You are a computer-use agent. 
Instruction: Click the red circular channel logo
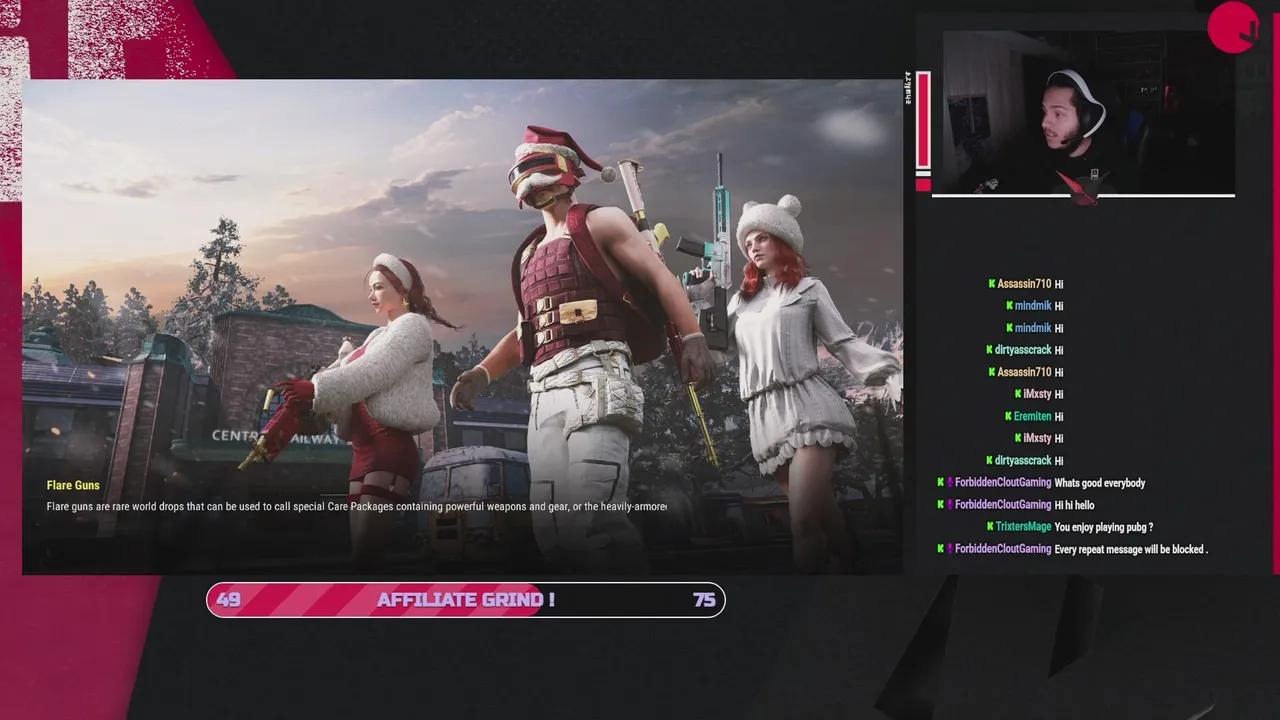click(x=1233, y=28)
